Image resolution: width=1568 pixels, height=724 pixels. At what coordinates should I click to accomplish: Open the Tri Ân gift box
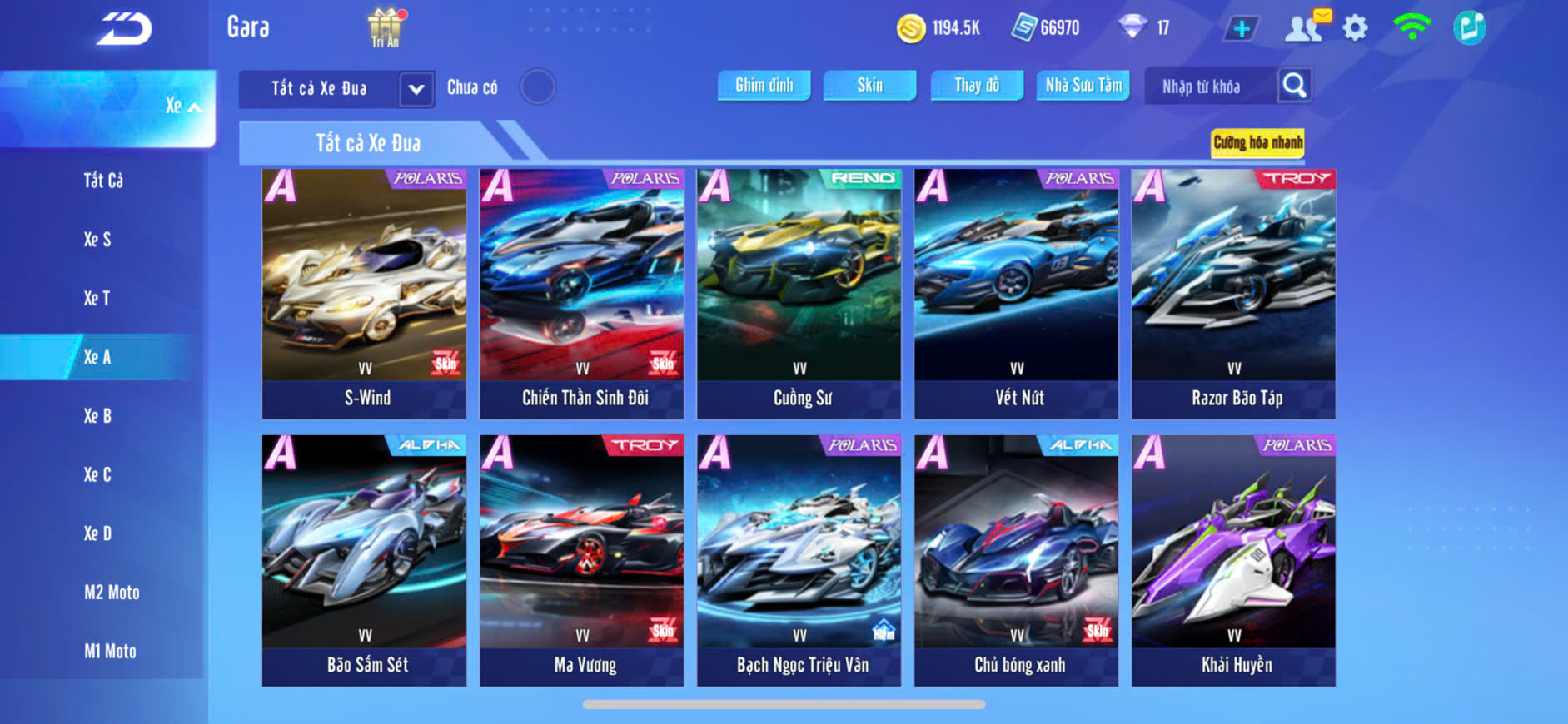(x=385, y=27)
